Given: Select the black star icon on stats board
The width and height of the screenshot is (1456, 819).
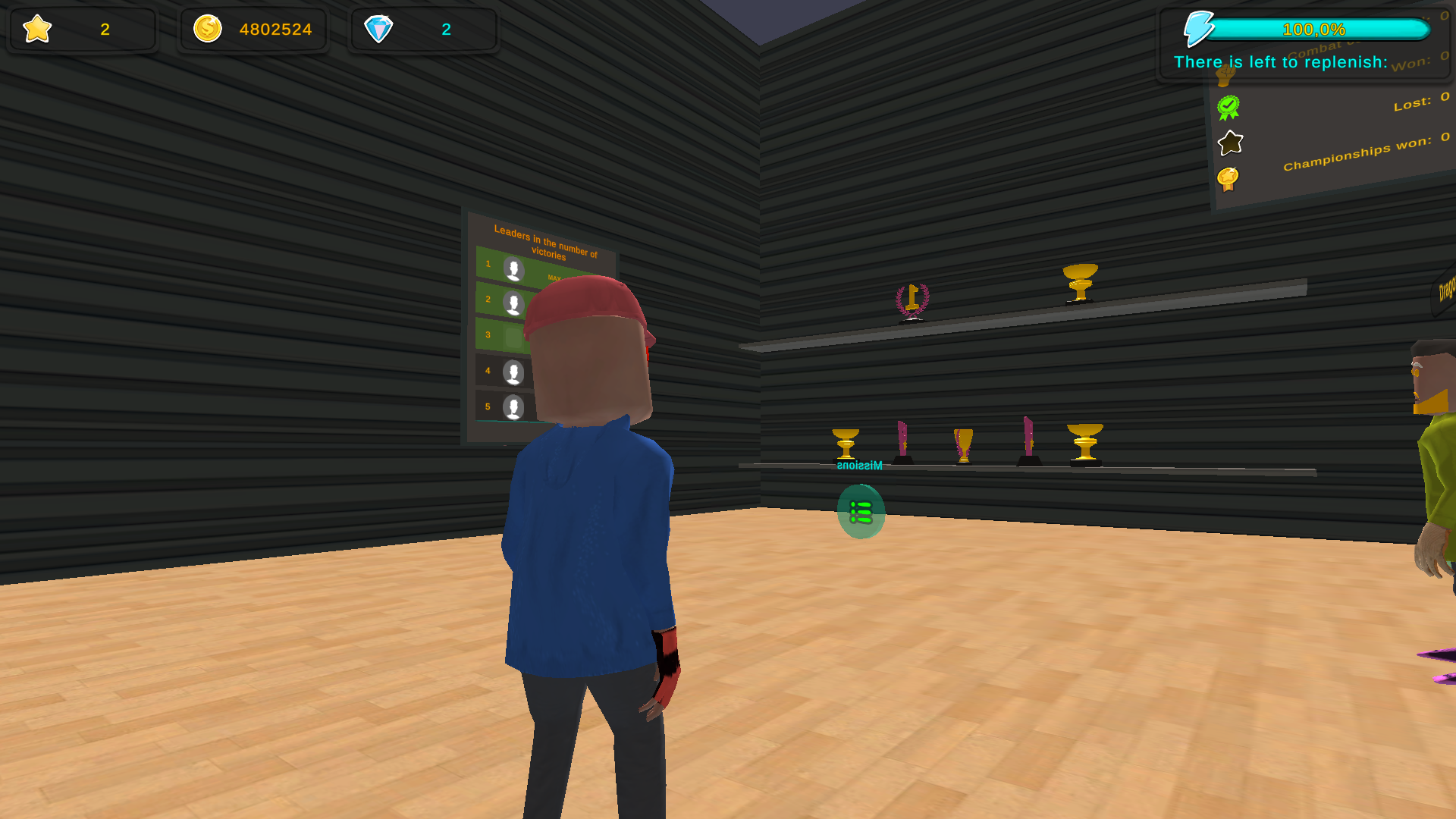Looking at the screenshot, I should pos(1231,143).
